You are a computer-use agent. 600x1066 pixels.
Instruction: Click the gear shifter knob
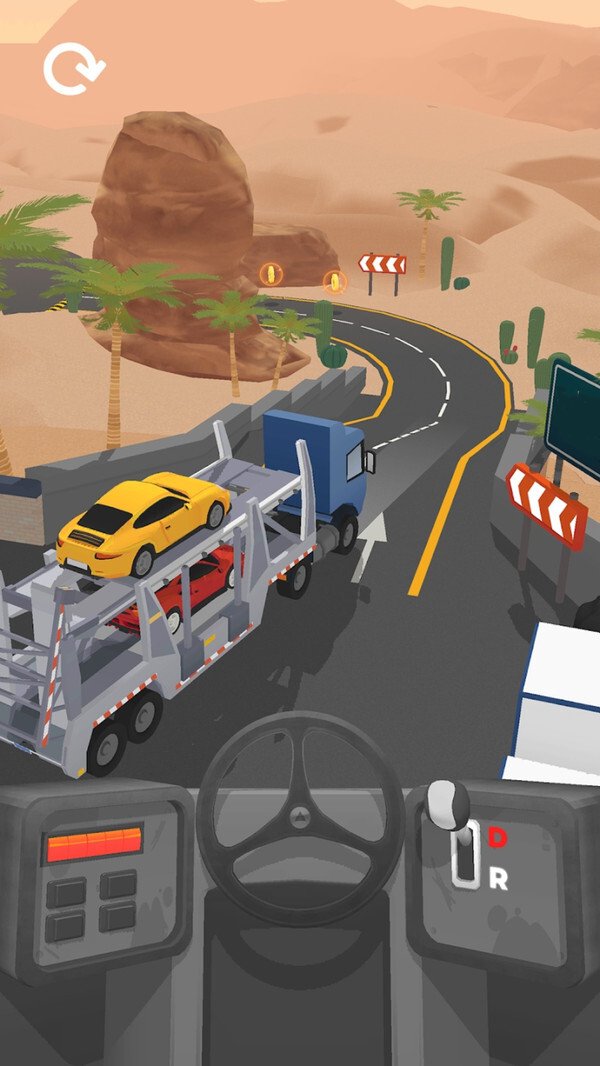[448, 802]
